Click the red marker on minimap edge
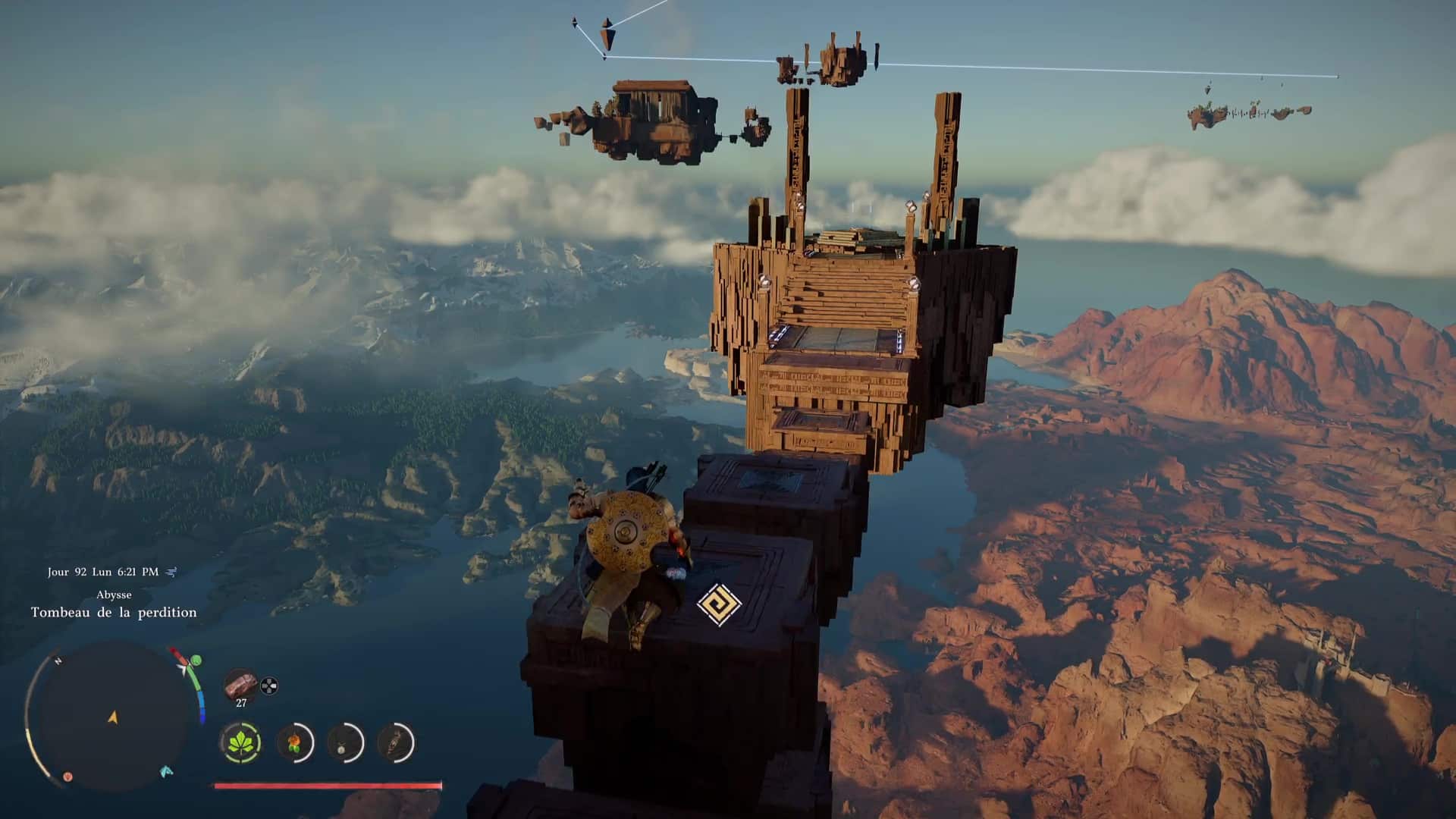 pos(67,777)
